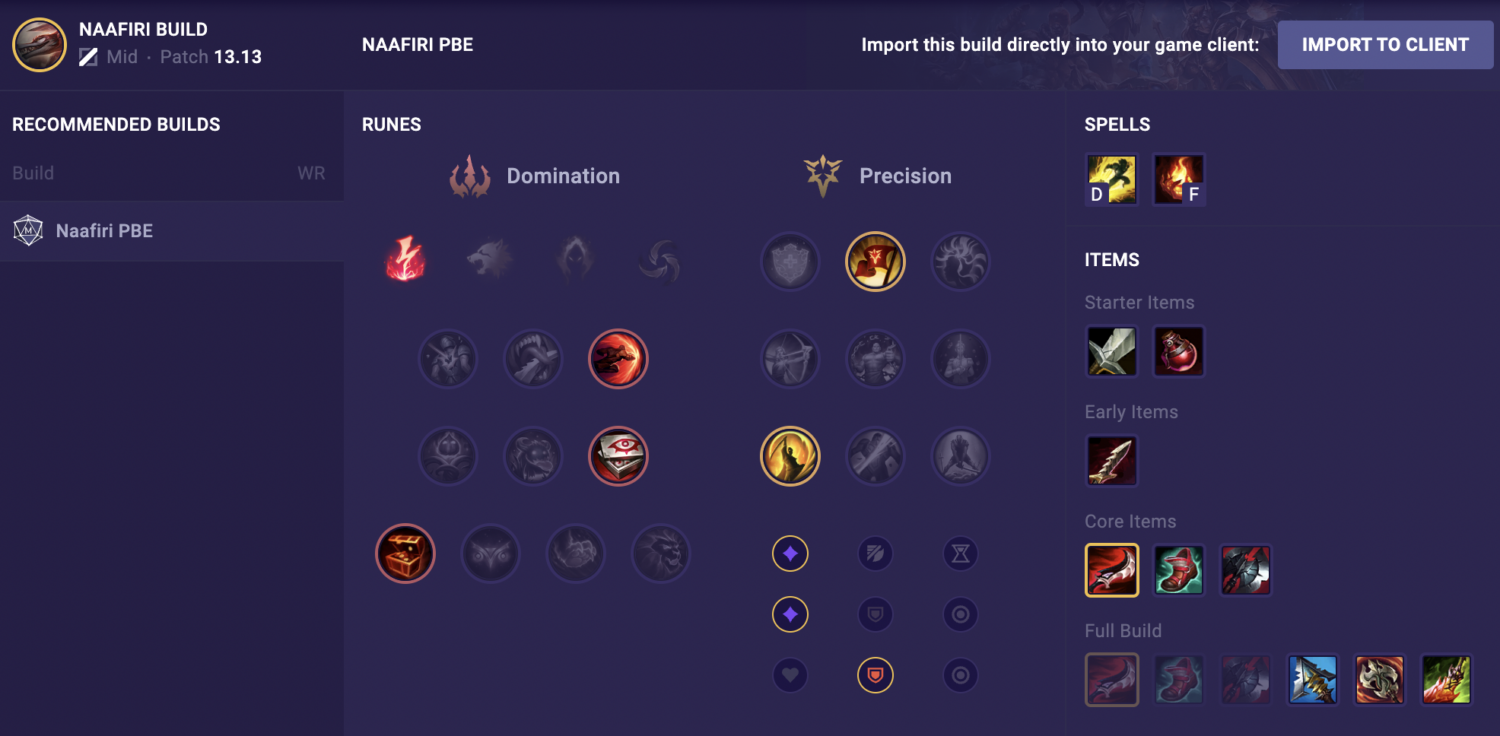
Task: Click the Coup de Grace rune in Precision
Action: click(x=790, y=456)
